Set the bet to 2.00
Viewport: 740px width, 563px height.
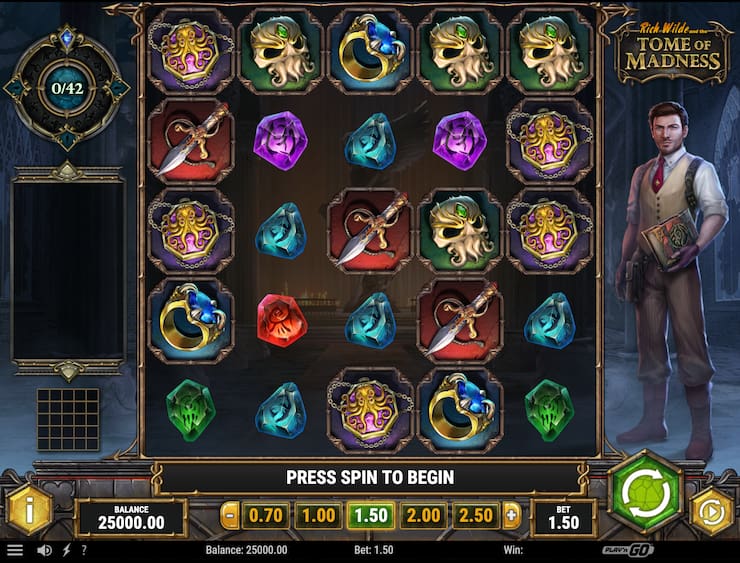click(422, 516)
